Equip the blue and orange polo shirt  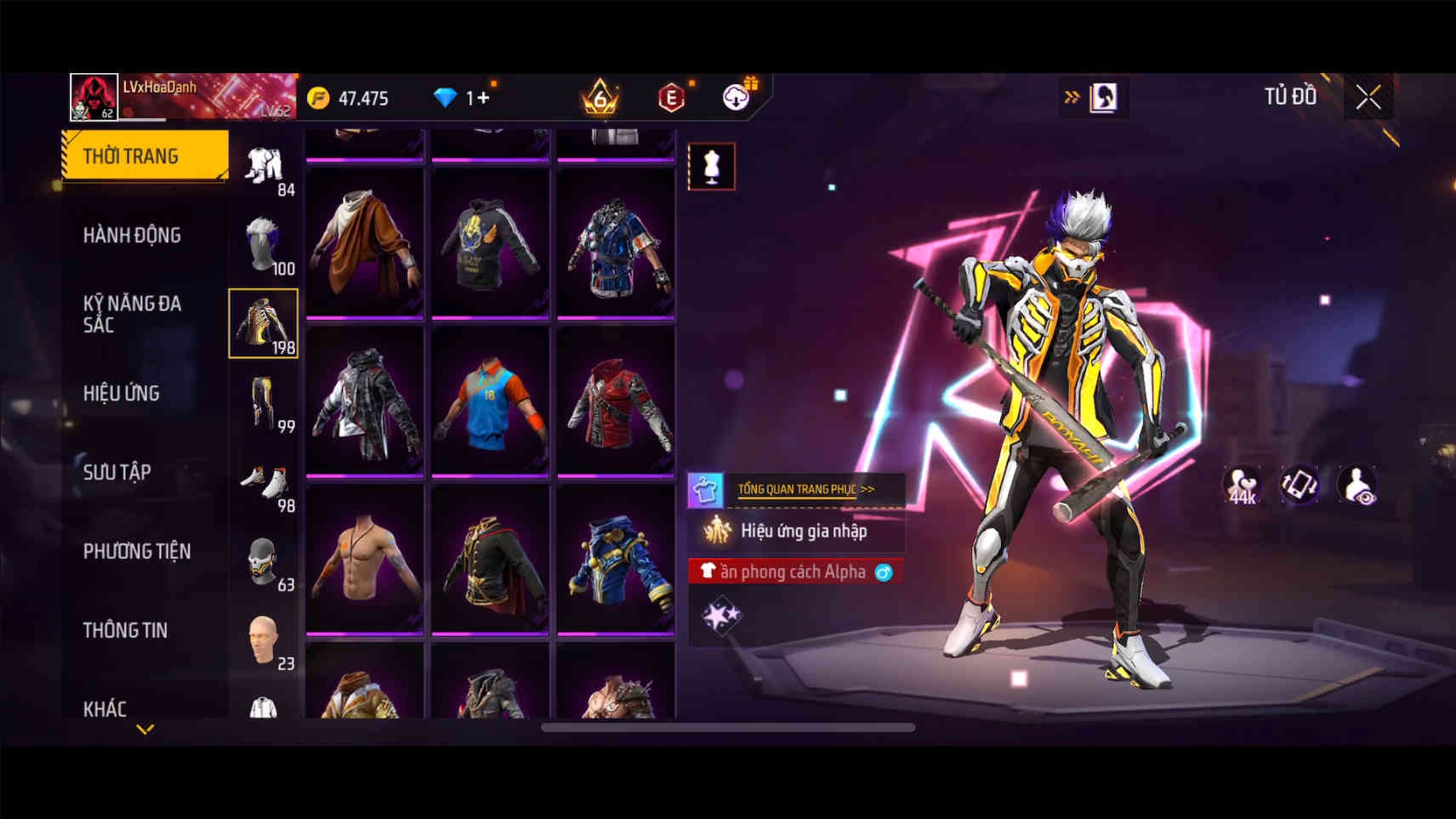[x=491, y=401]
